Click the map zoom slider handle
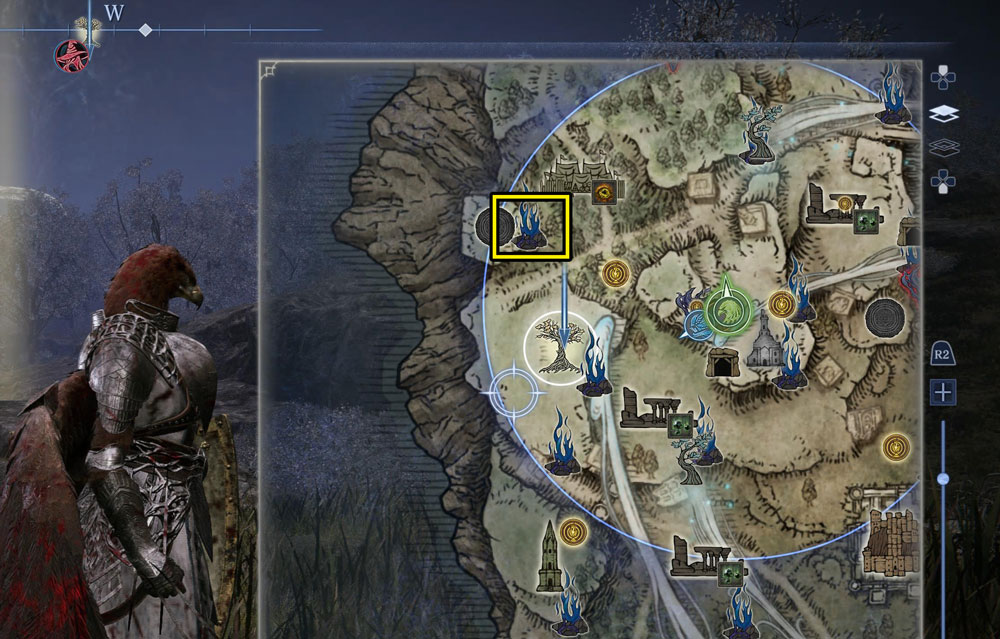This screenshot has height=639, width=1000. 942,480
